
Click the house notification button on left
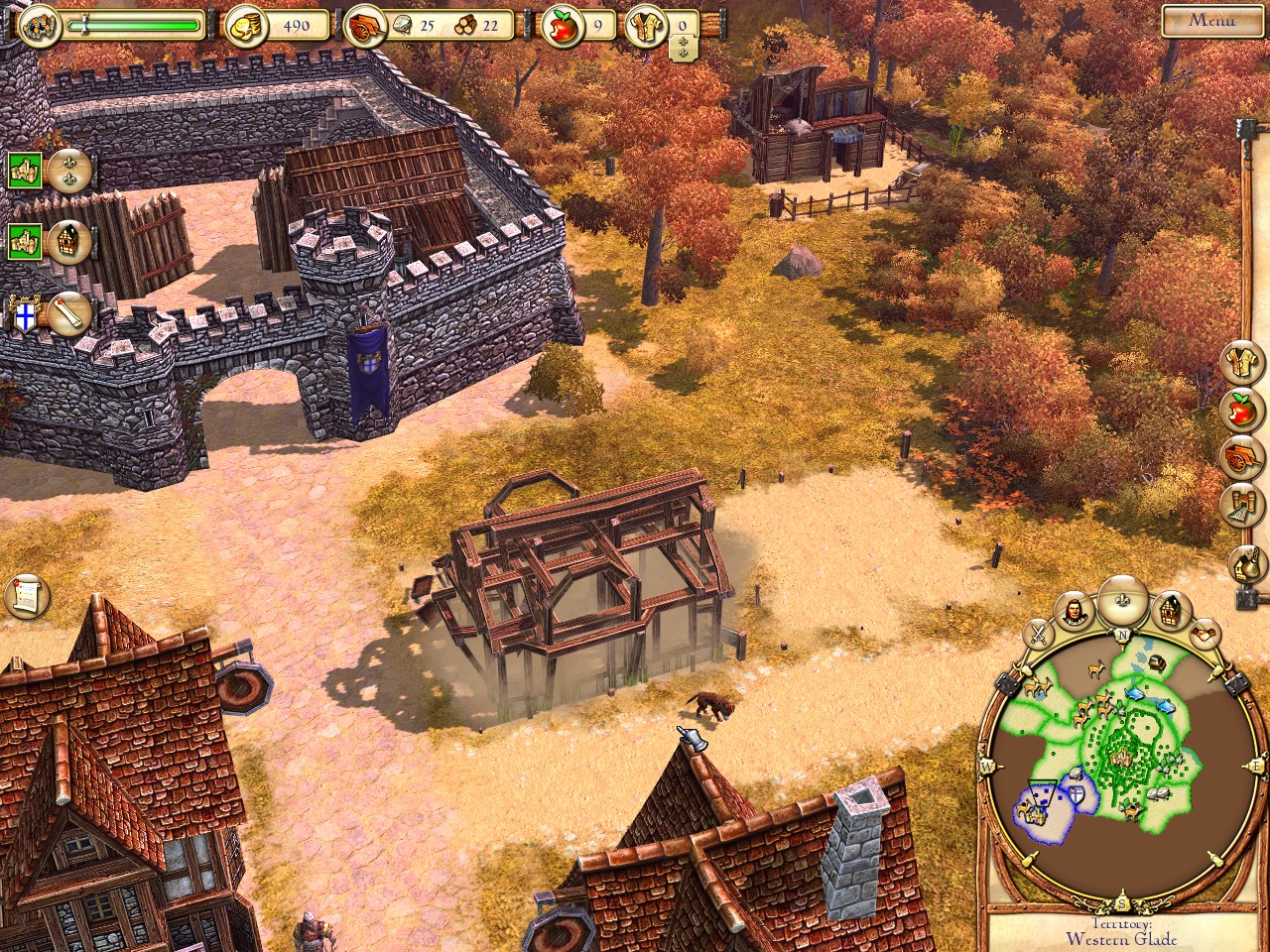coord(69,241)
